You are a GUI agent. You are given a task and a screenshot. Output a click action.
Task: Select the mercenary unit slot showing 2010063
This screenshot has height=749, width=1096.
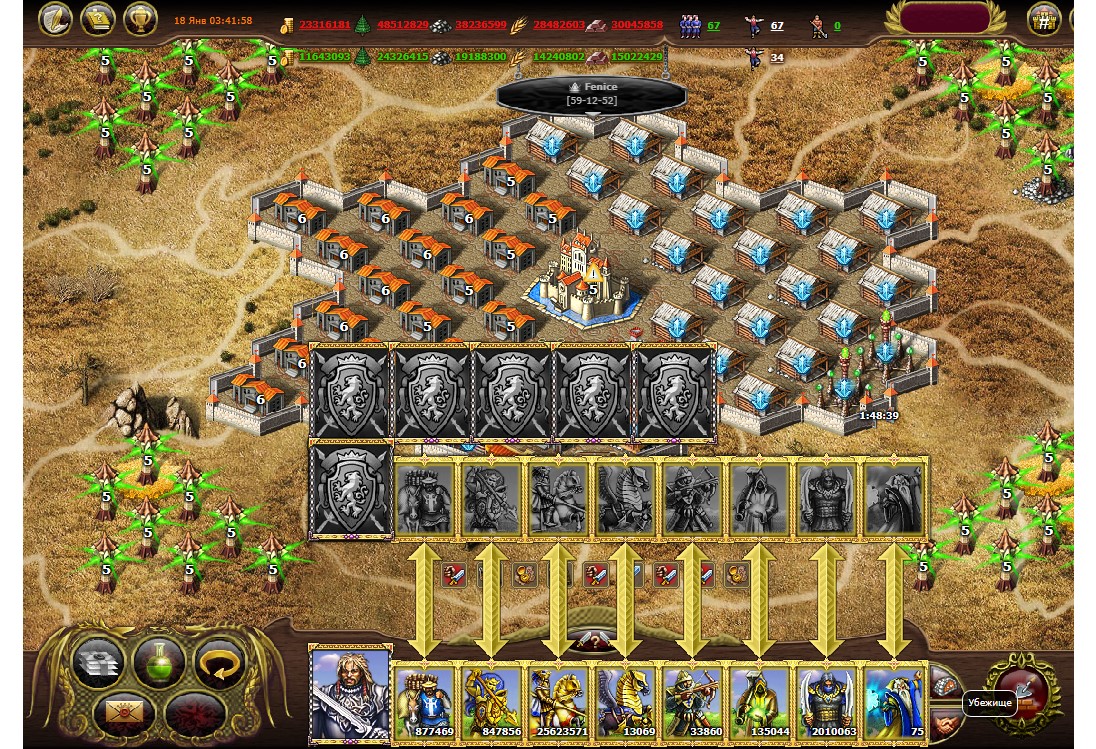(826, 702)
